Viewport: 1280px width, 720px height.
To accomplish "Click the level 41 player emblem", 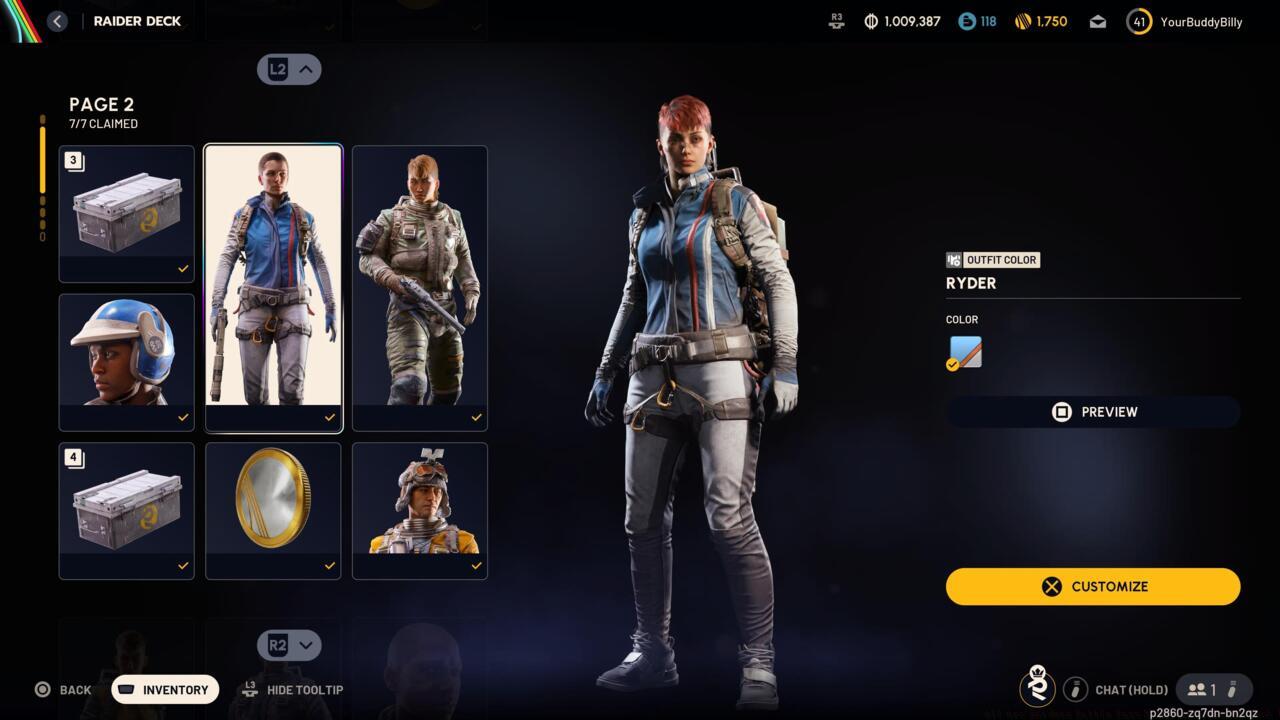I will point(1138,20).
